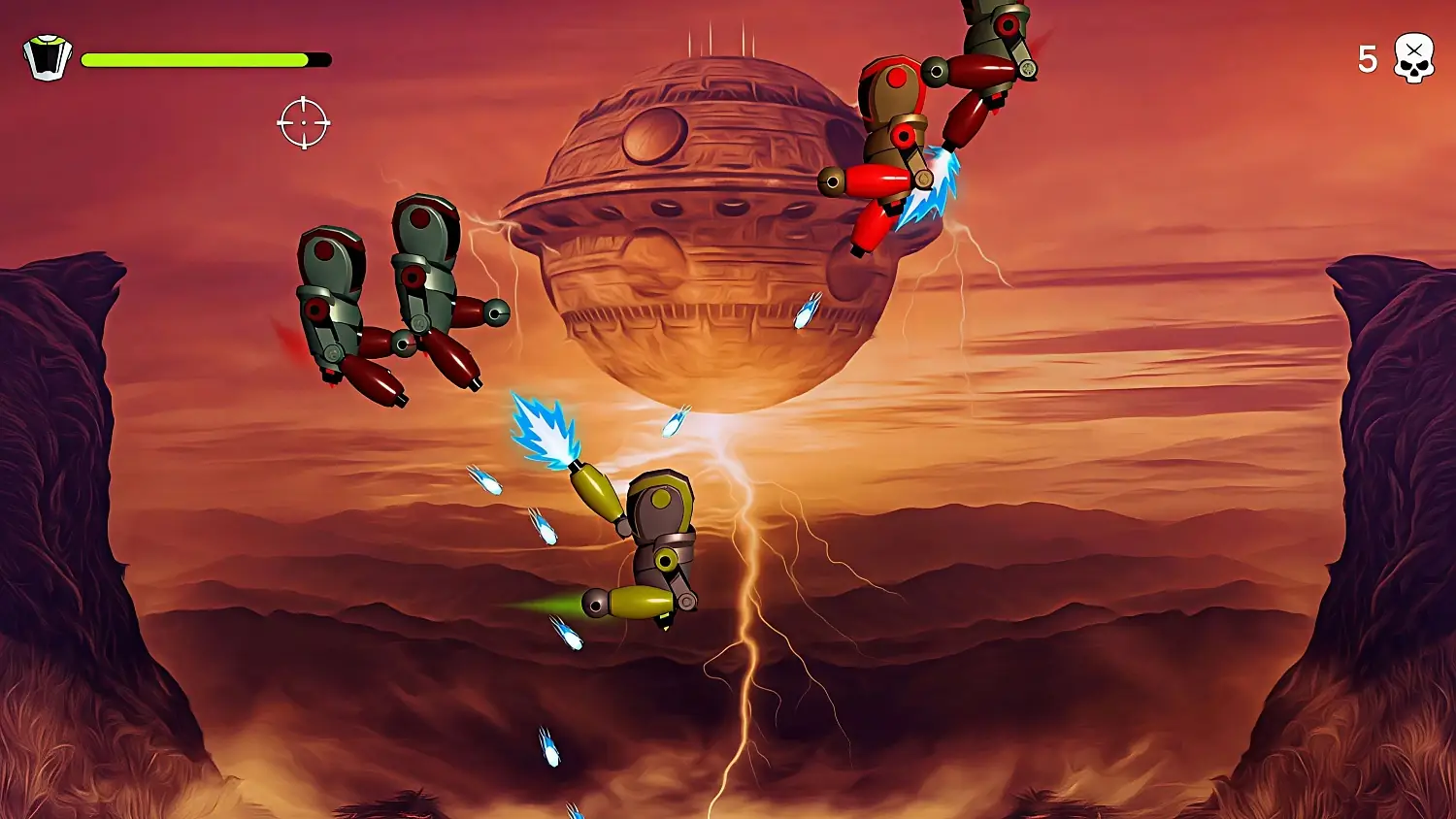Click the kill count number 5
Image resolution: width=1456 pixels, height=819 pixels.
[x=1369, y=58]
